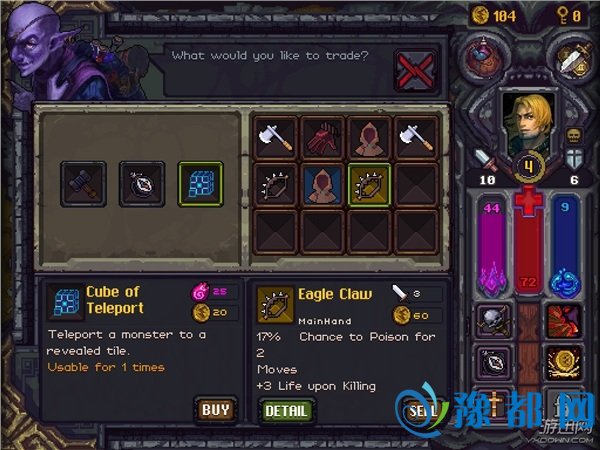Sell the Eagle Claw

pyautogui.click(x=419, y=410)
